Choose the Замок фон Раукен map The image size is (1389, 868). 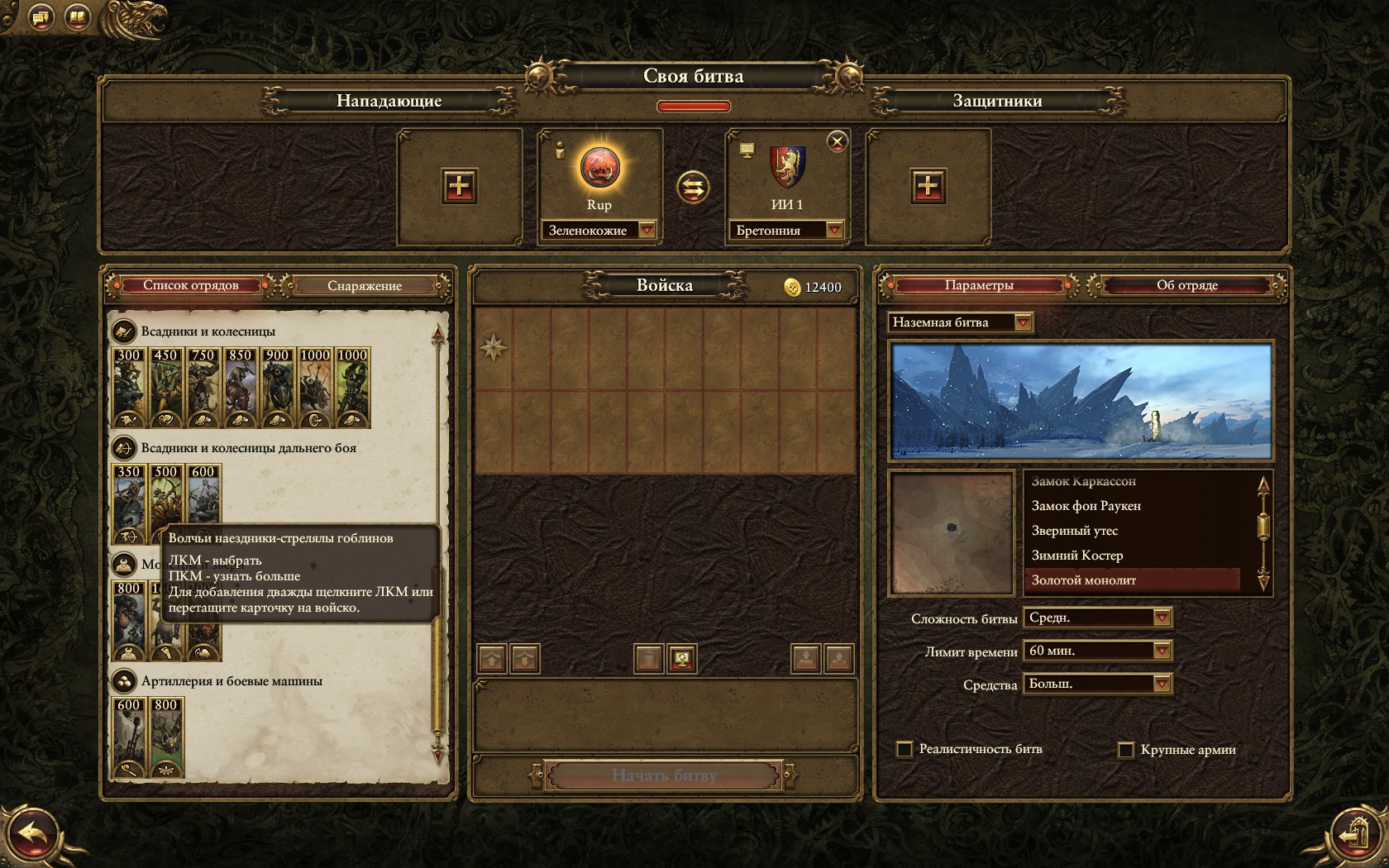click(1086, 506)
